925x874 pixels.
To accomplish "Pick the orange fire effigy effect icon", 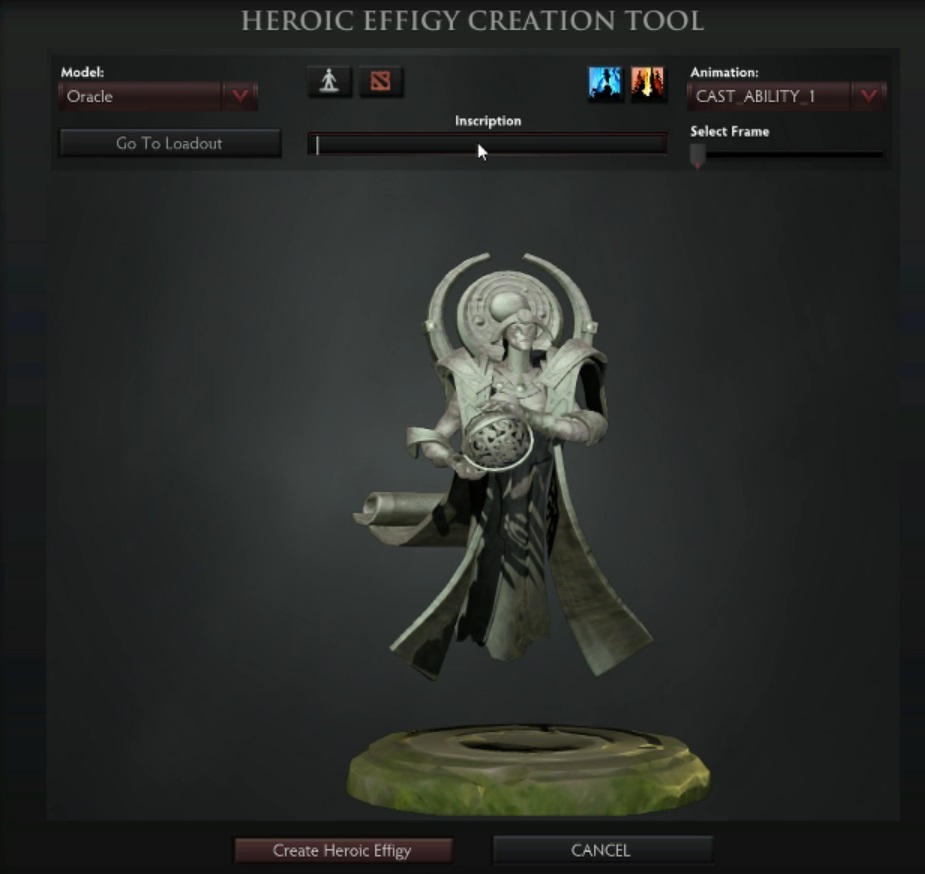I will [648, 85].
